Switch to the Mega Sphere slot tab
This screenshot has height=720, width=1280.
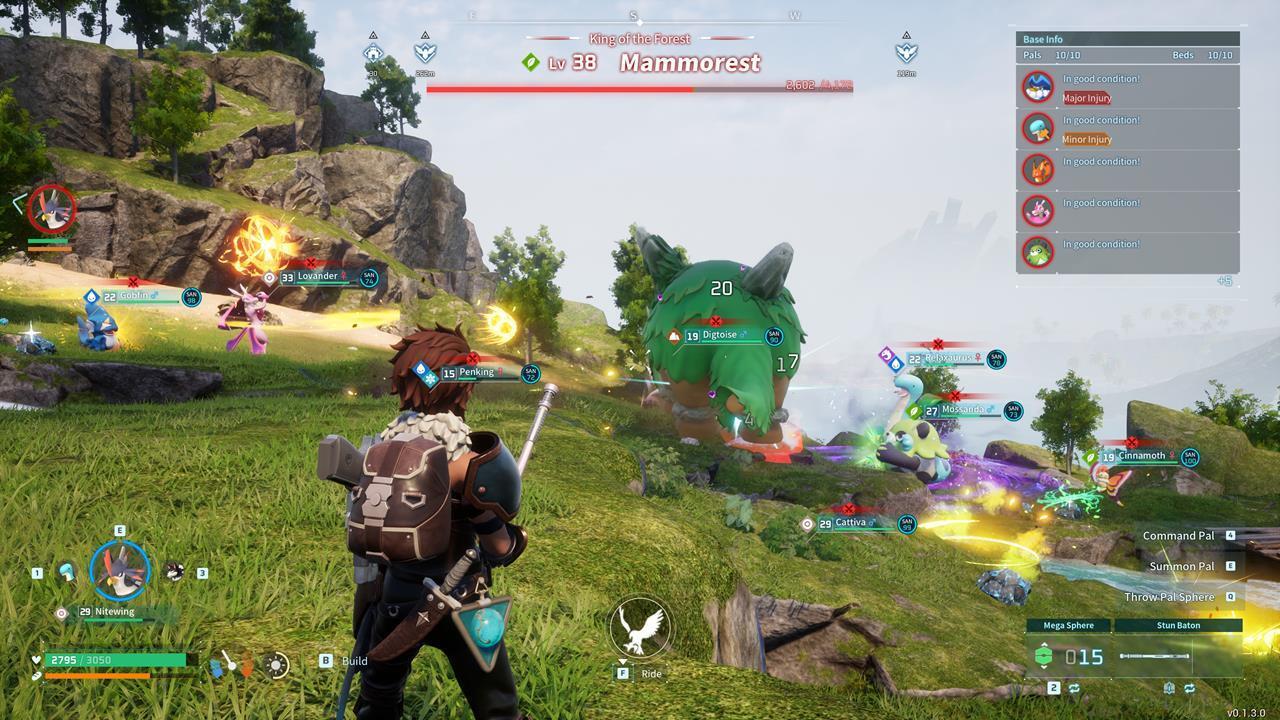(1068, 625)
